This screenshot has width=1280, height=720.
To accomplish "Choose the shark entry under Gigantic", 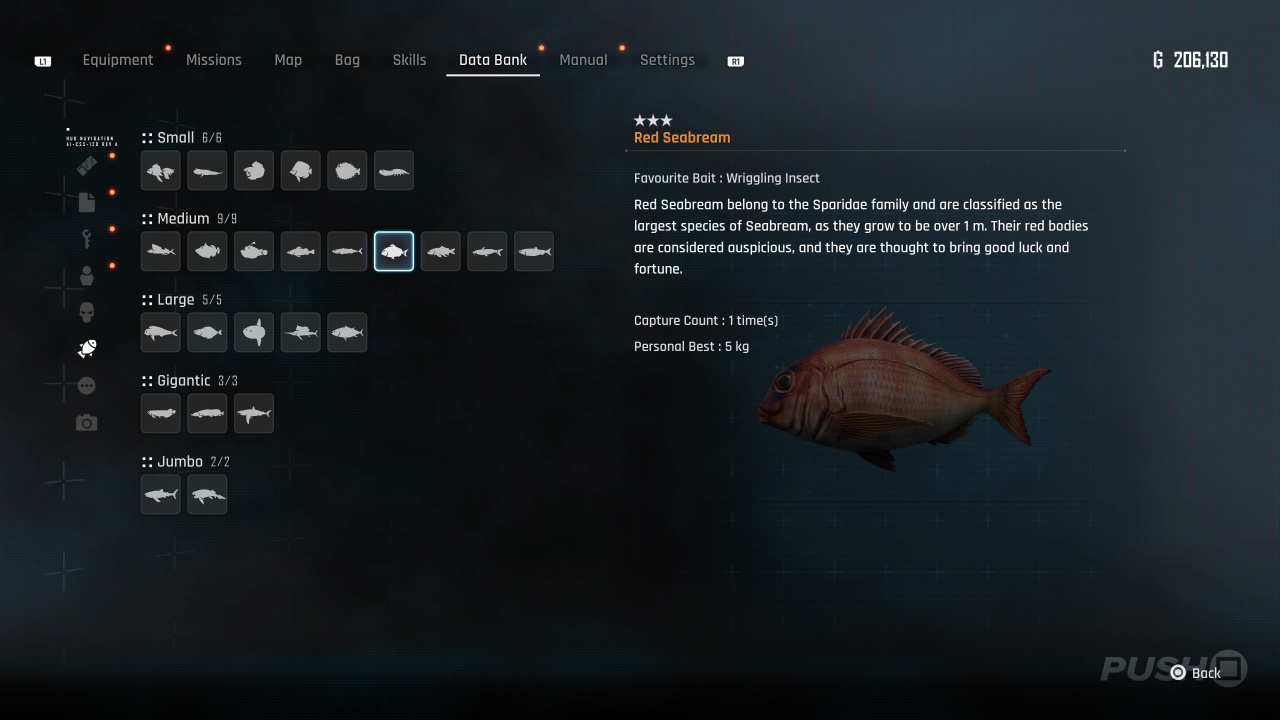I will [254, 413].
